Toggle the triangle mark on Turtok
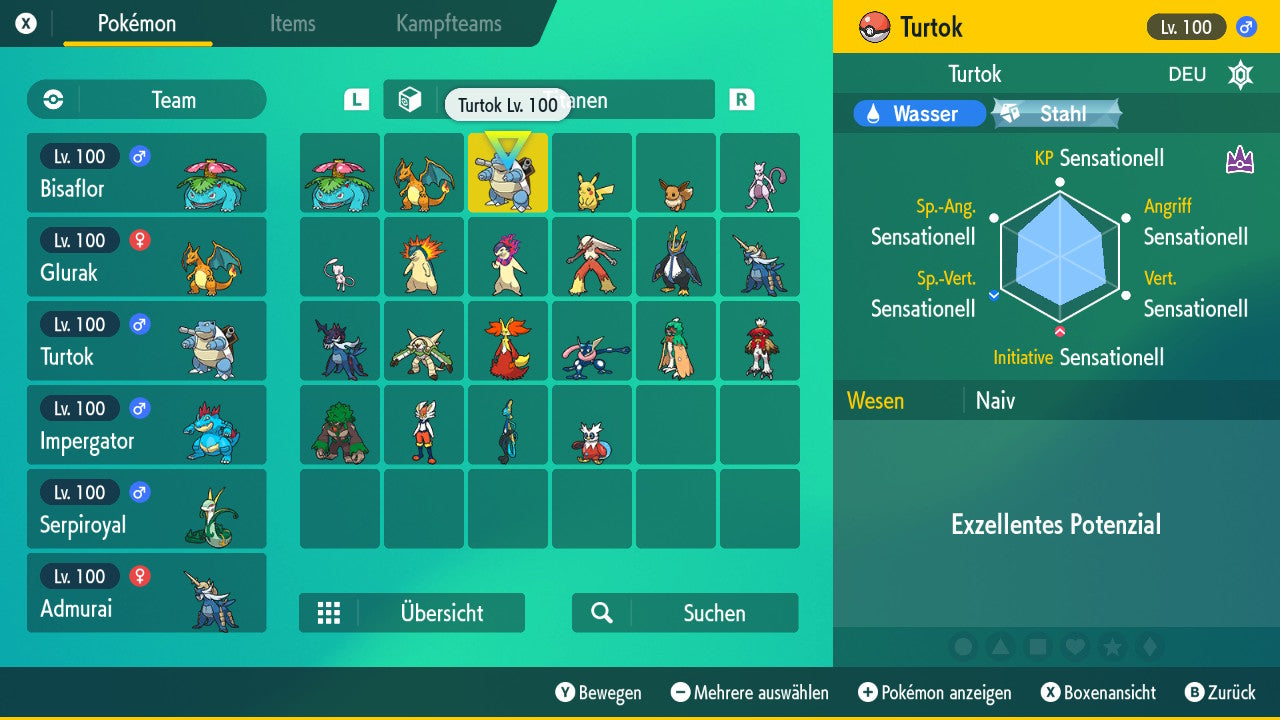 (x=1001, y=647)
